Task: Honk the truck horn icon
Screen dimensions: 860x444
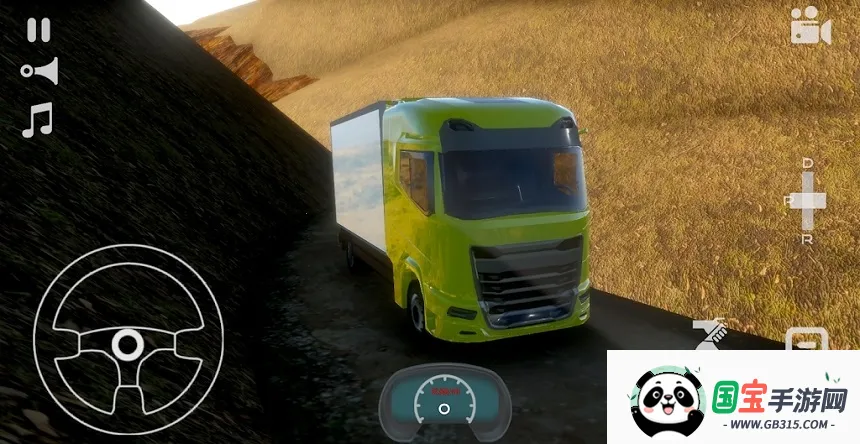Action: coord(39,71)
